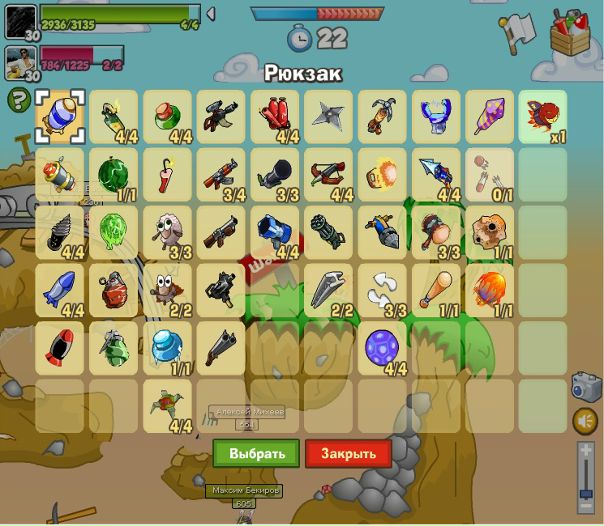This screenshot has width=604, height=526.
Task: Choose the blue slingshot slot
Action: 437,116
